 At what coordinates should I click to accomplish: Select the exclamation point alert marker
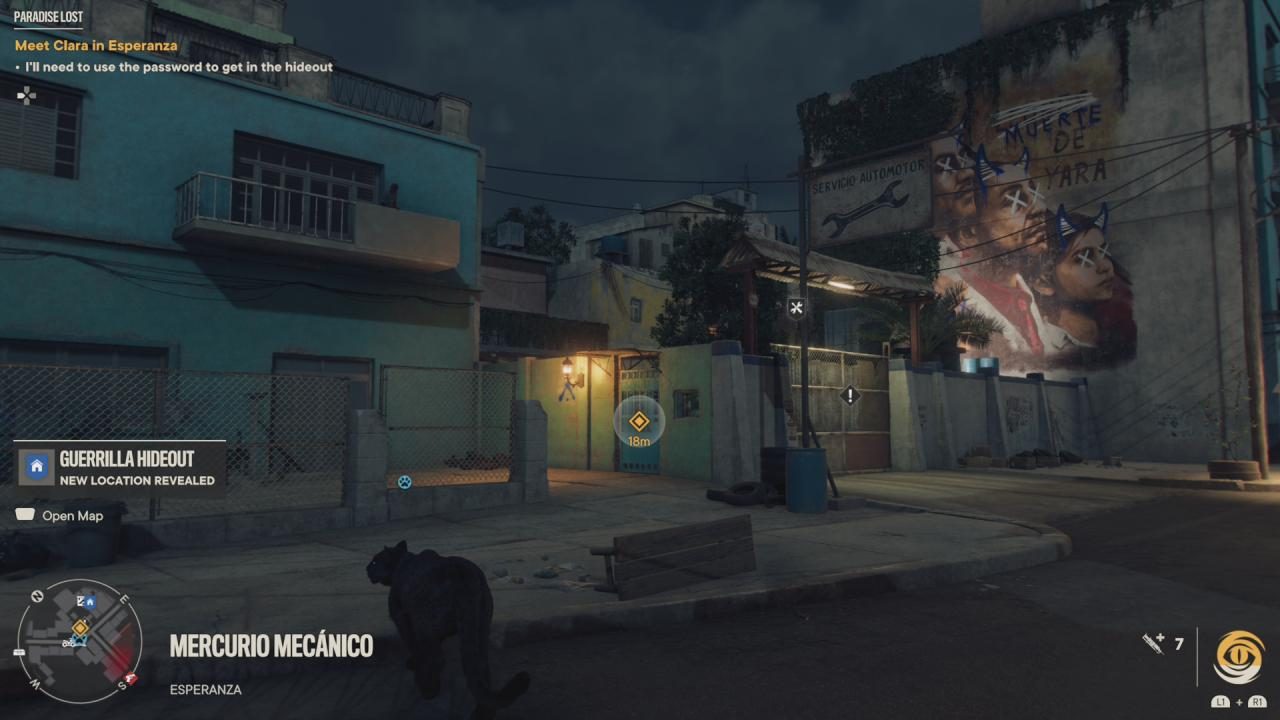click(848, 395)
